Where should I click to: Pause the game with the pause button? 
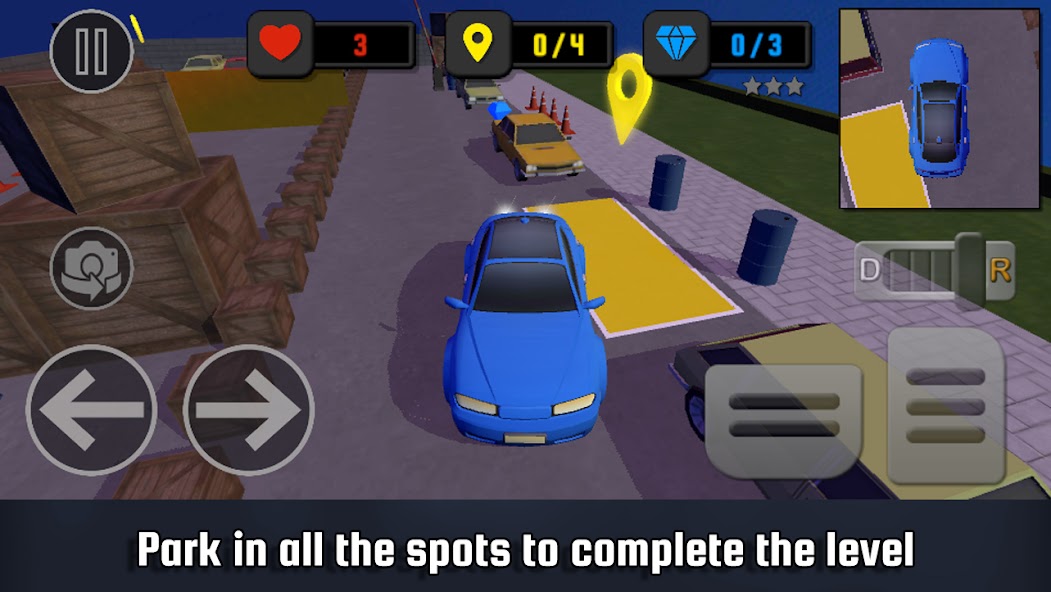tap(91, 51)
